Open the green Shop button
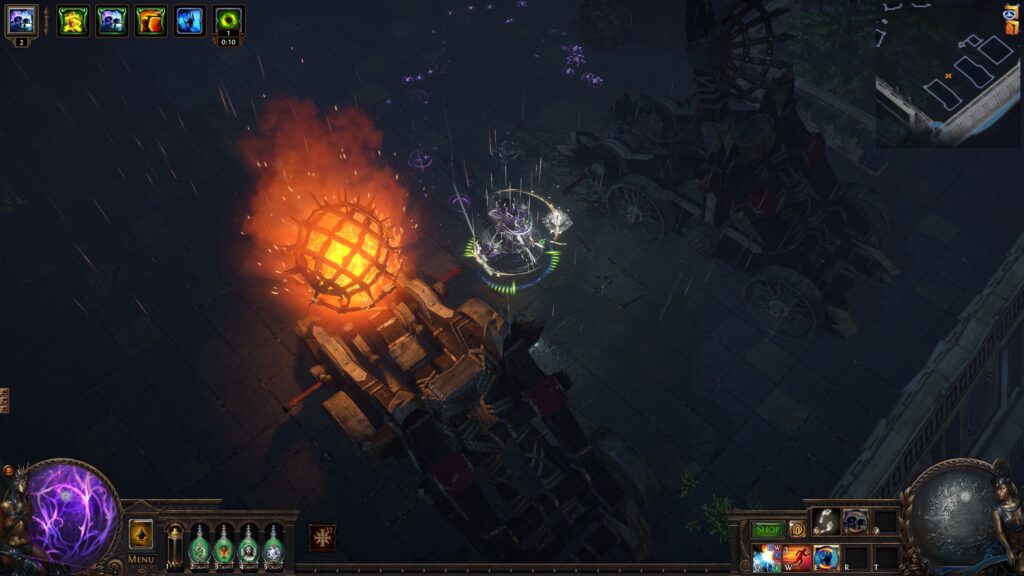 [768, 529]
